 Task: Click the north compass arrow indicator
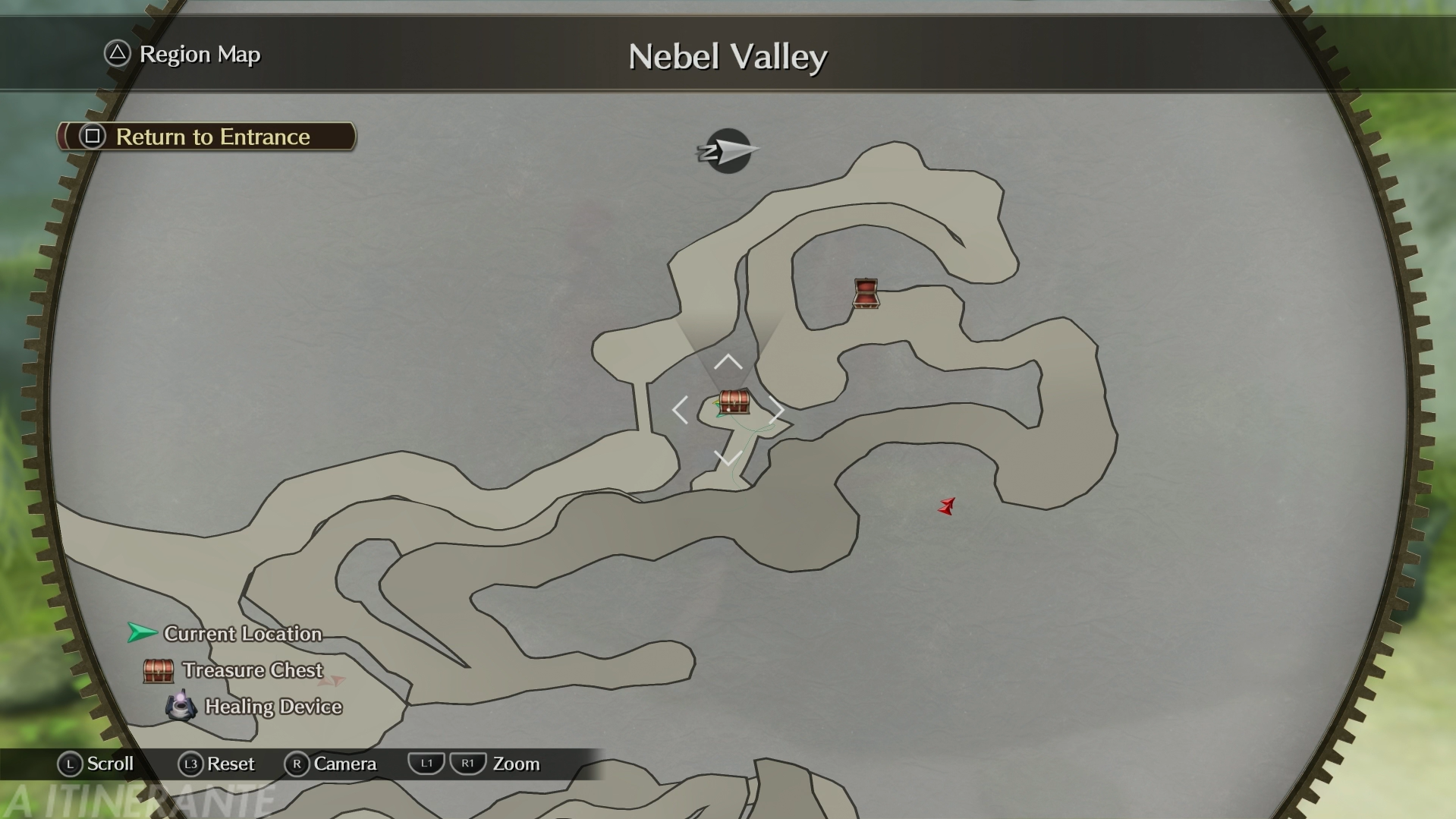point(728,151)
